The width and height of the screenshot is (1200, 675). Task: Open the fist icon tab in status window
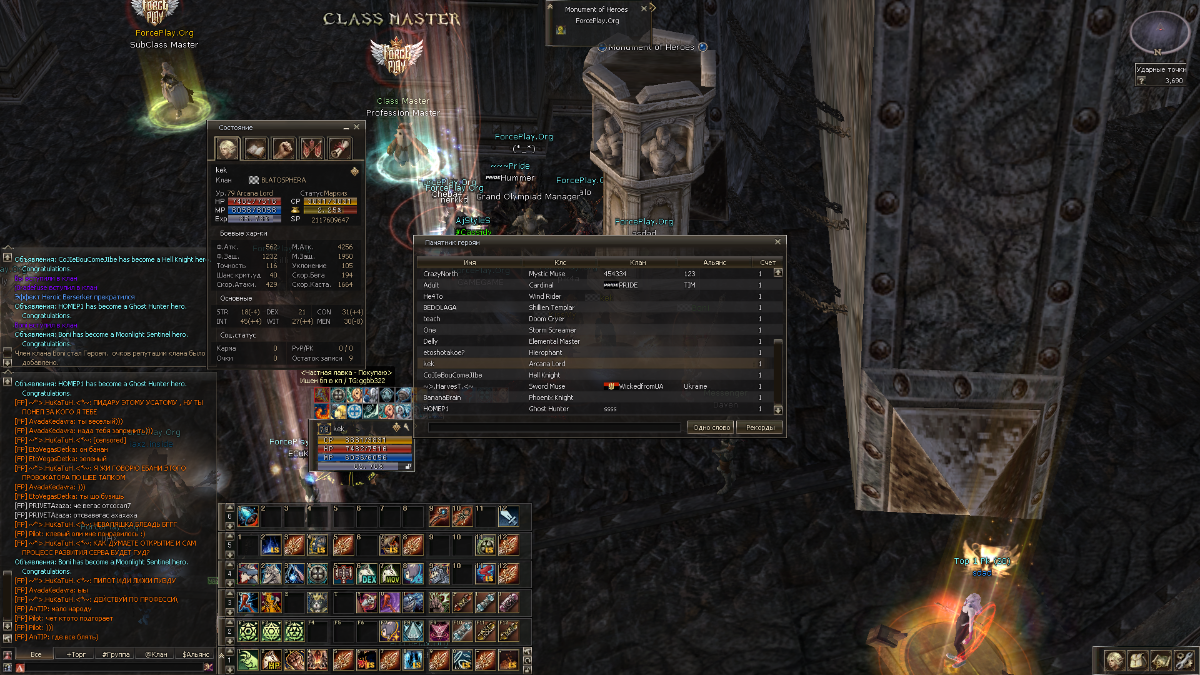(x=284, y=149)
